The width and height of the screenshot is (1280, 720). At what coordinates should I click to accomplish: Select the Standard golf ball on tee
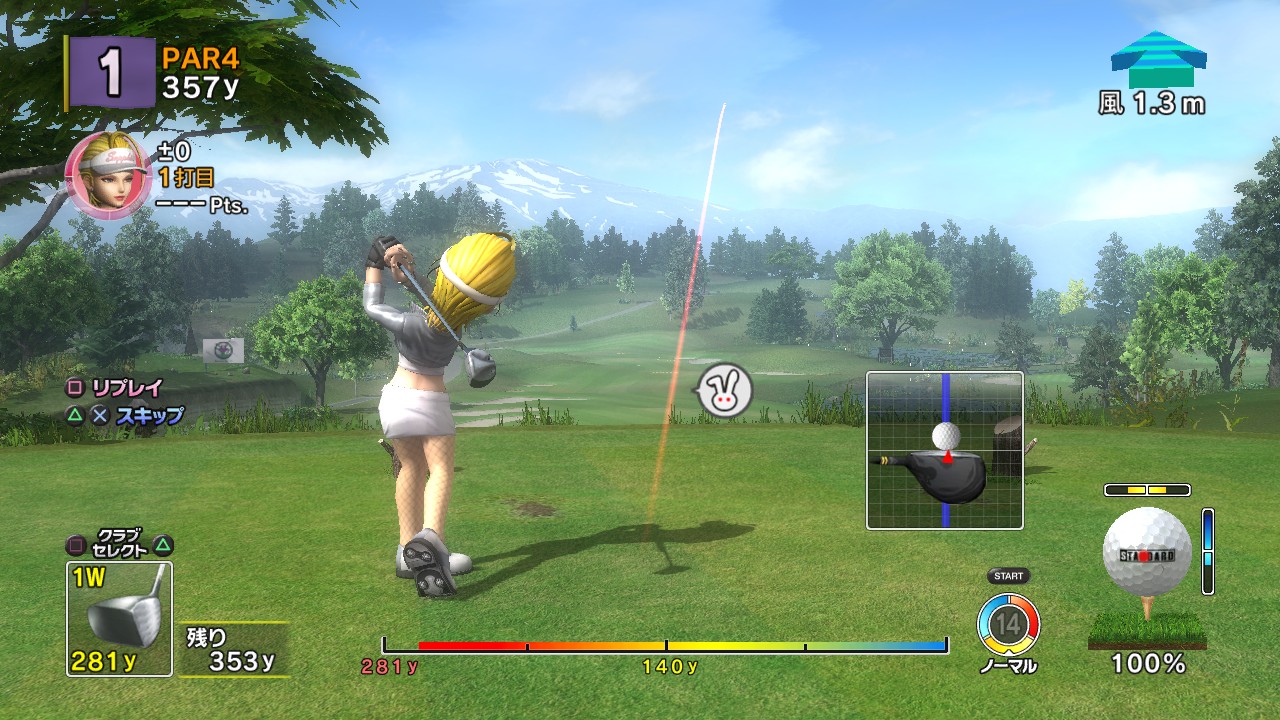click(x=1146, y=554)
